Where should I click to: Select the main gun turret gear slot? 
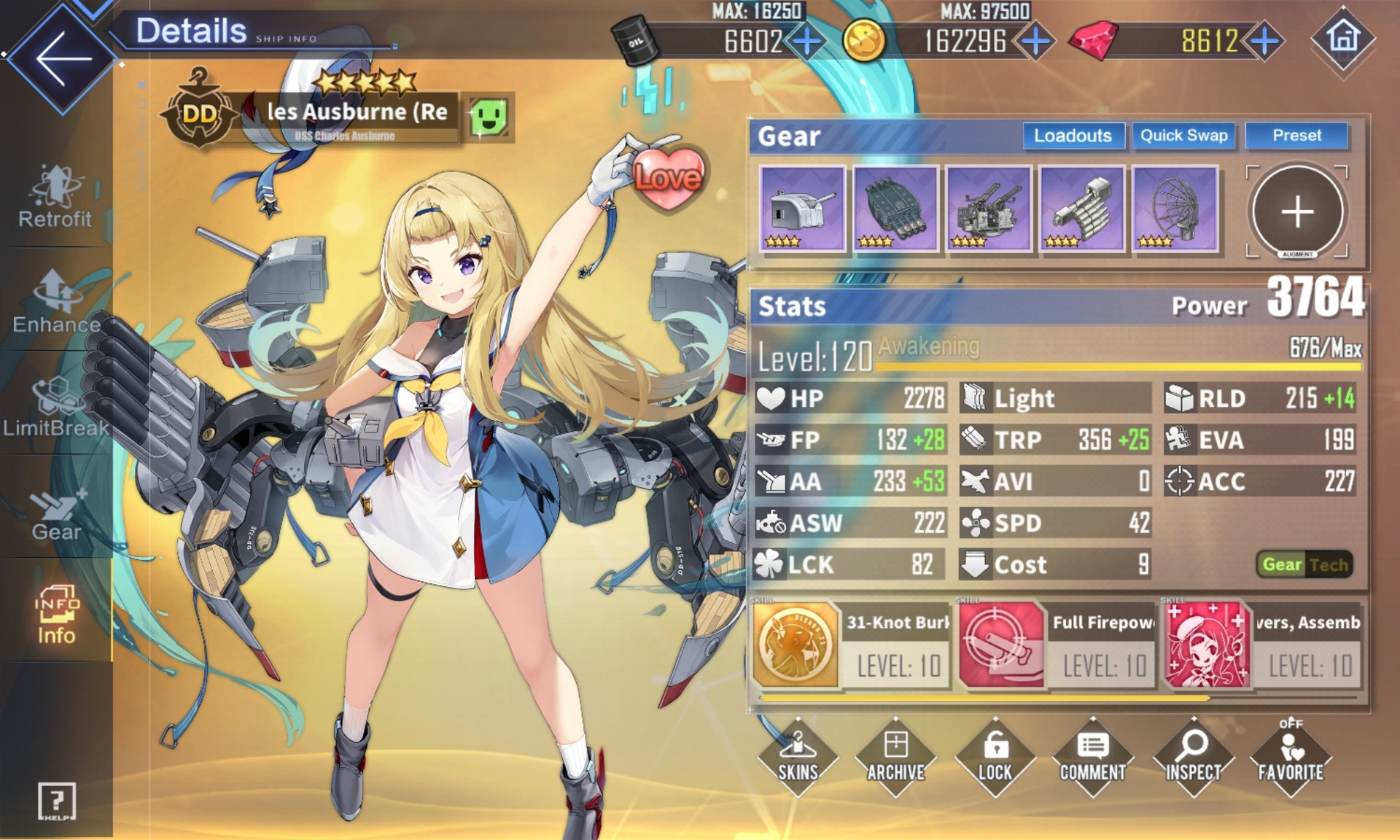(802, 209)
